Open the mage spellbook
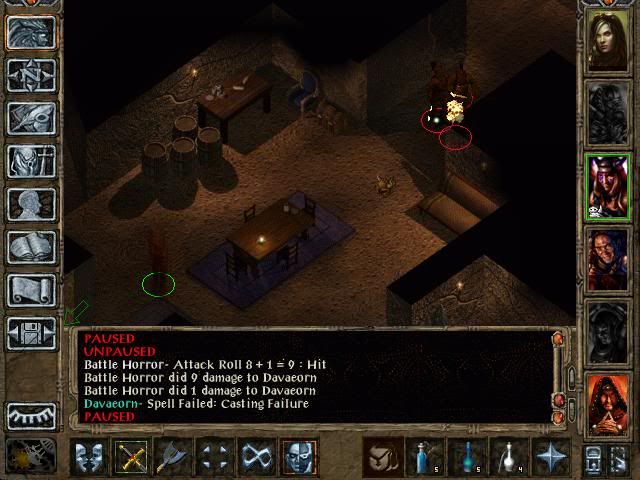 tap(31, 247)
